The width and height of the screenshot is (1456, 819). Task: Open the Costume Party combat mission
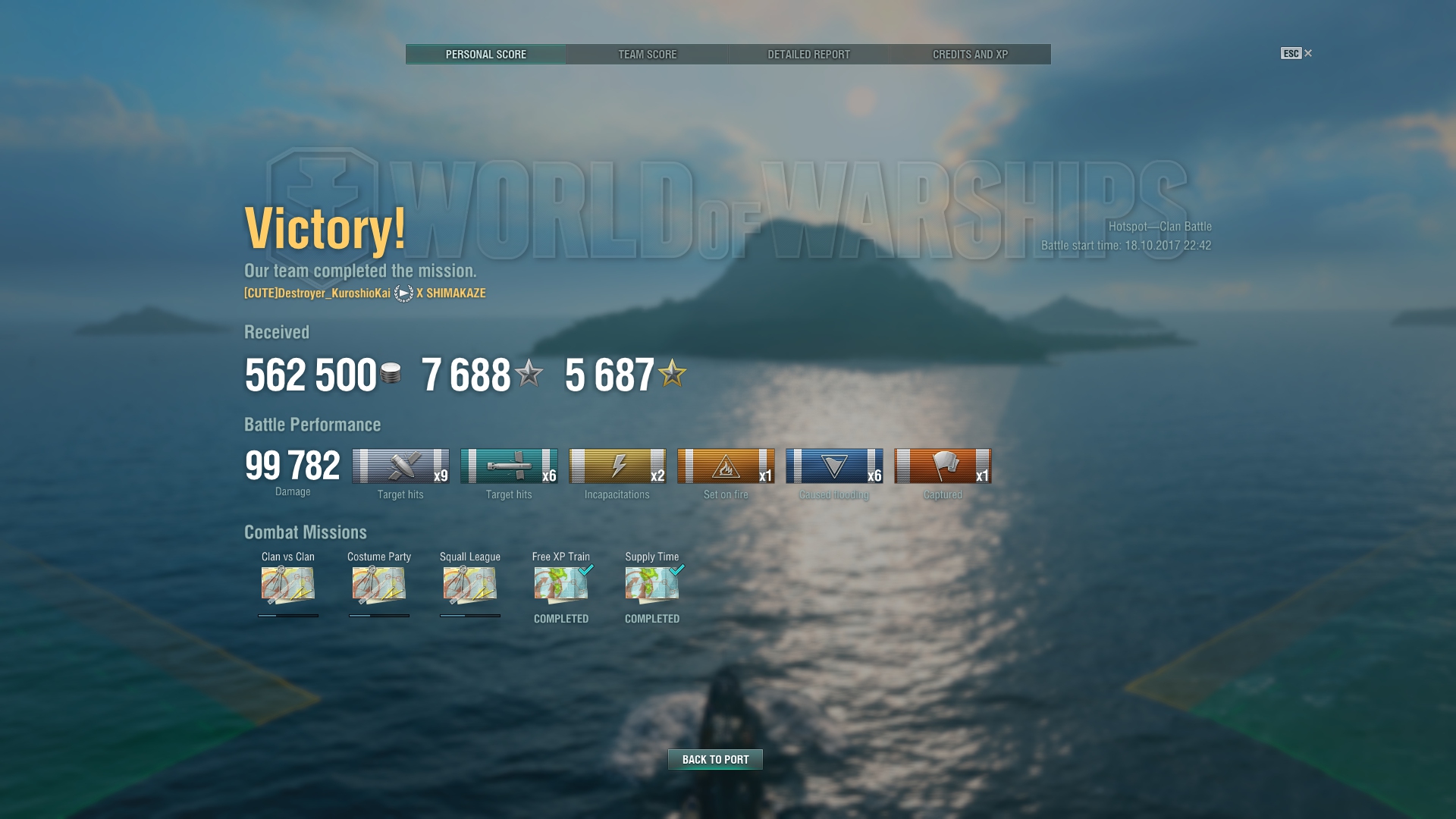click(x=379, y=585)
